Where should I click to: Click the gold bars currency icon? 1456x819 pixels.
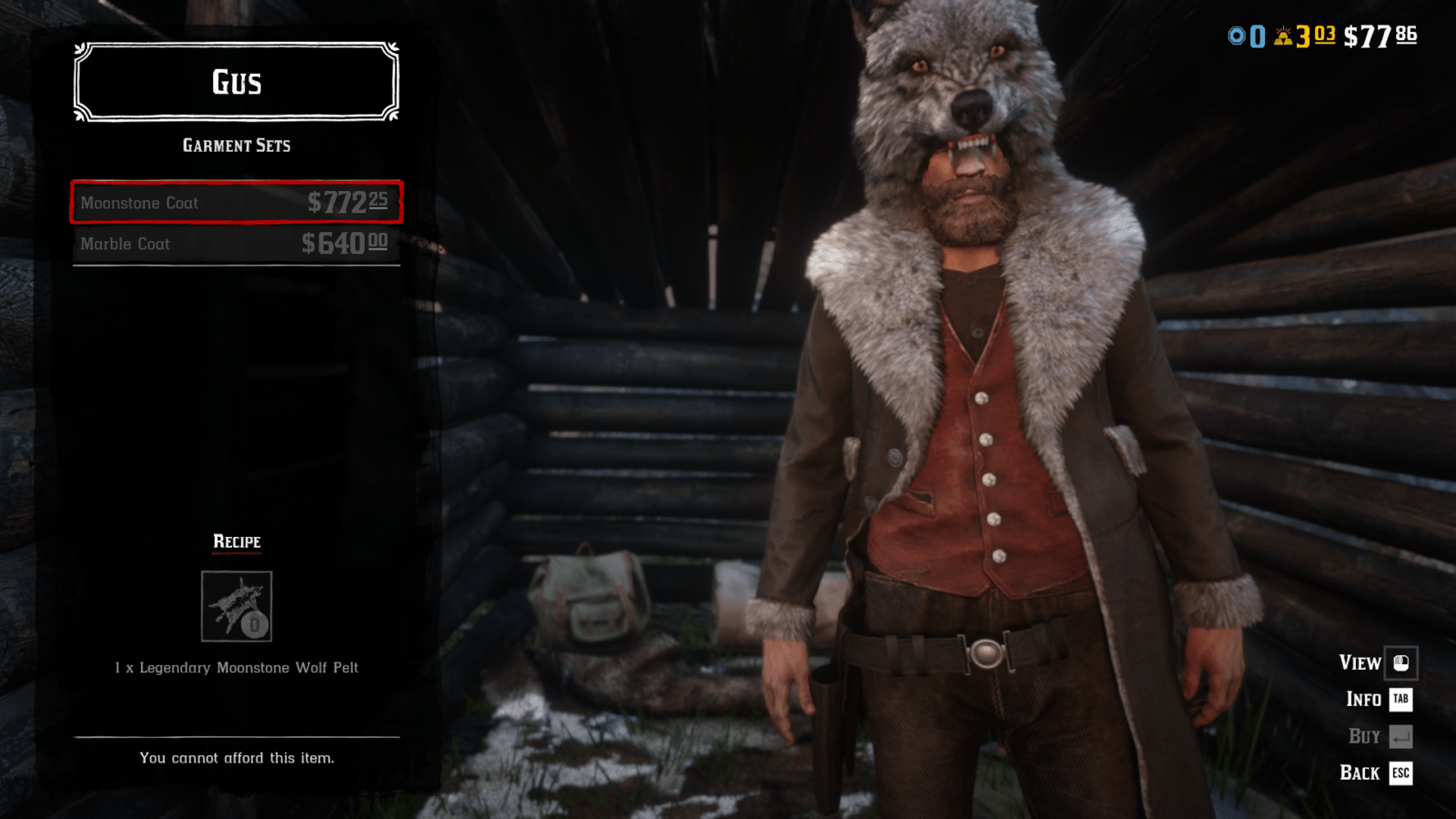tap(1284, 36)
